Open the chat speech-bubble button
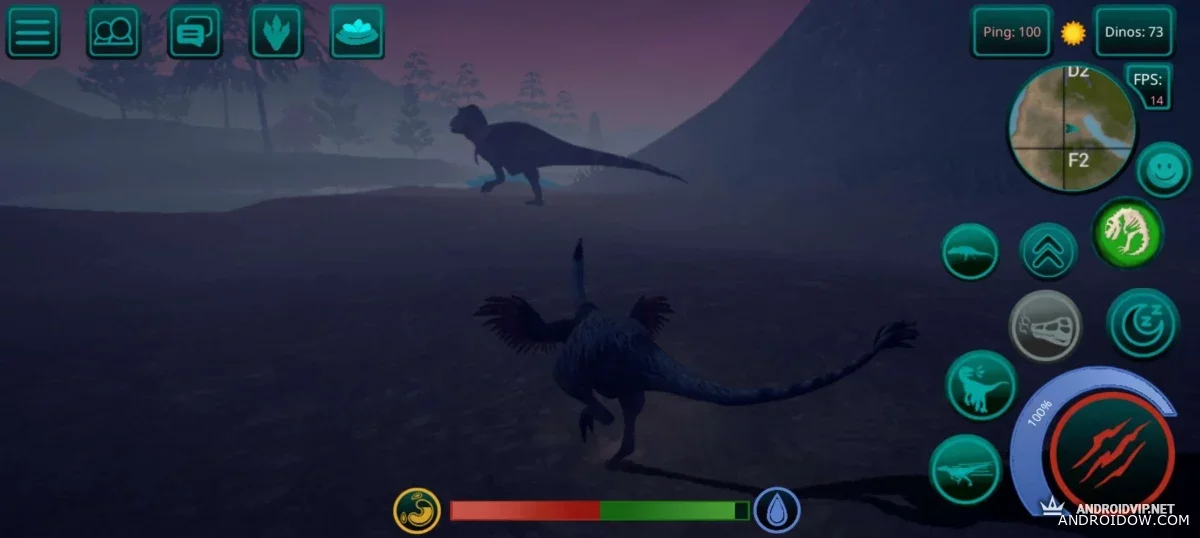 coord(194,32)
